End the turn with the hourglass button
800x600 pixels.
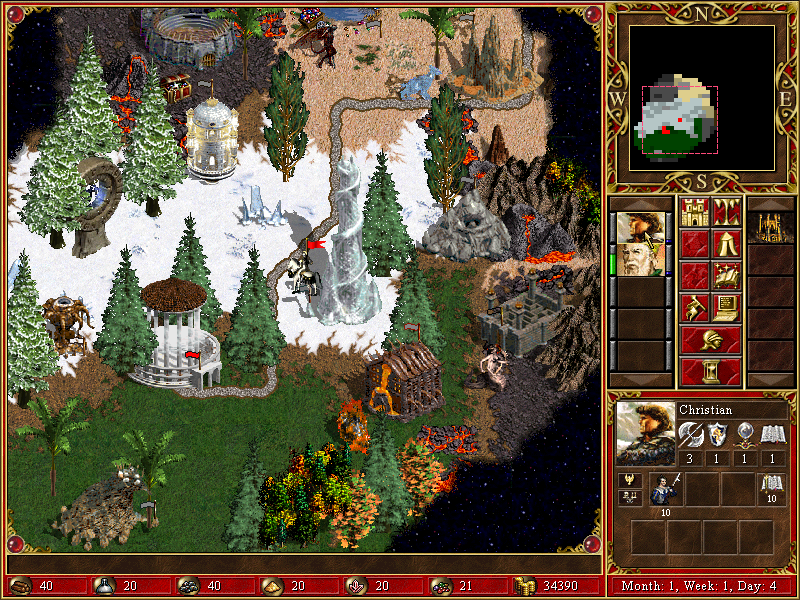710,371
